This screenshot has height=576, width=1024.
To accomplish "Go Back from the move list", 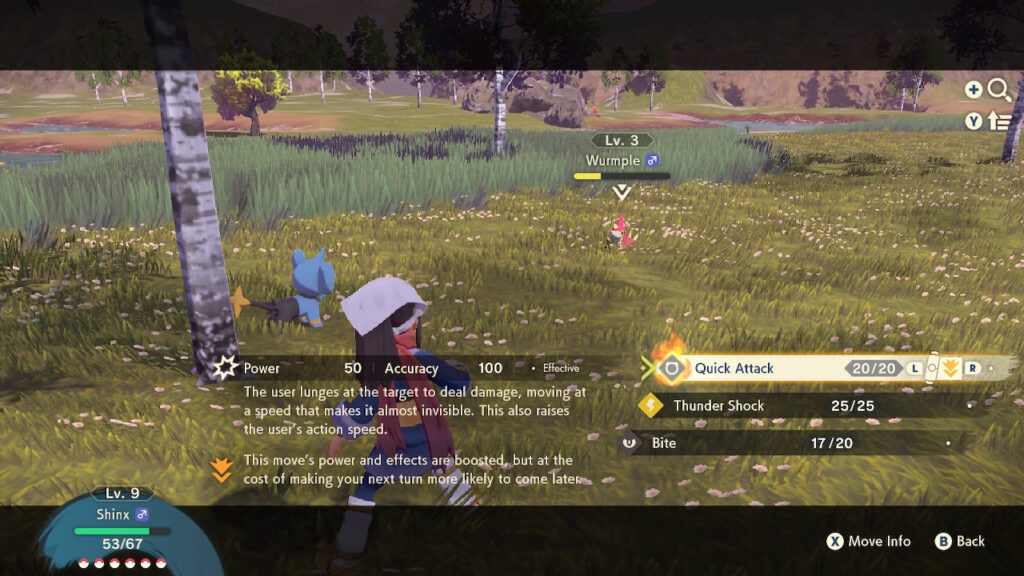I will [x=960, y=541].
